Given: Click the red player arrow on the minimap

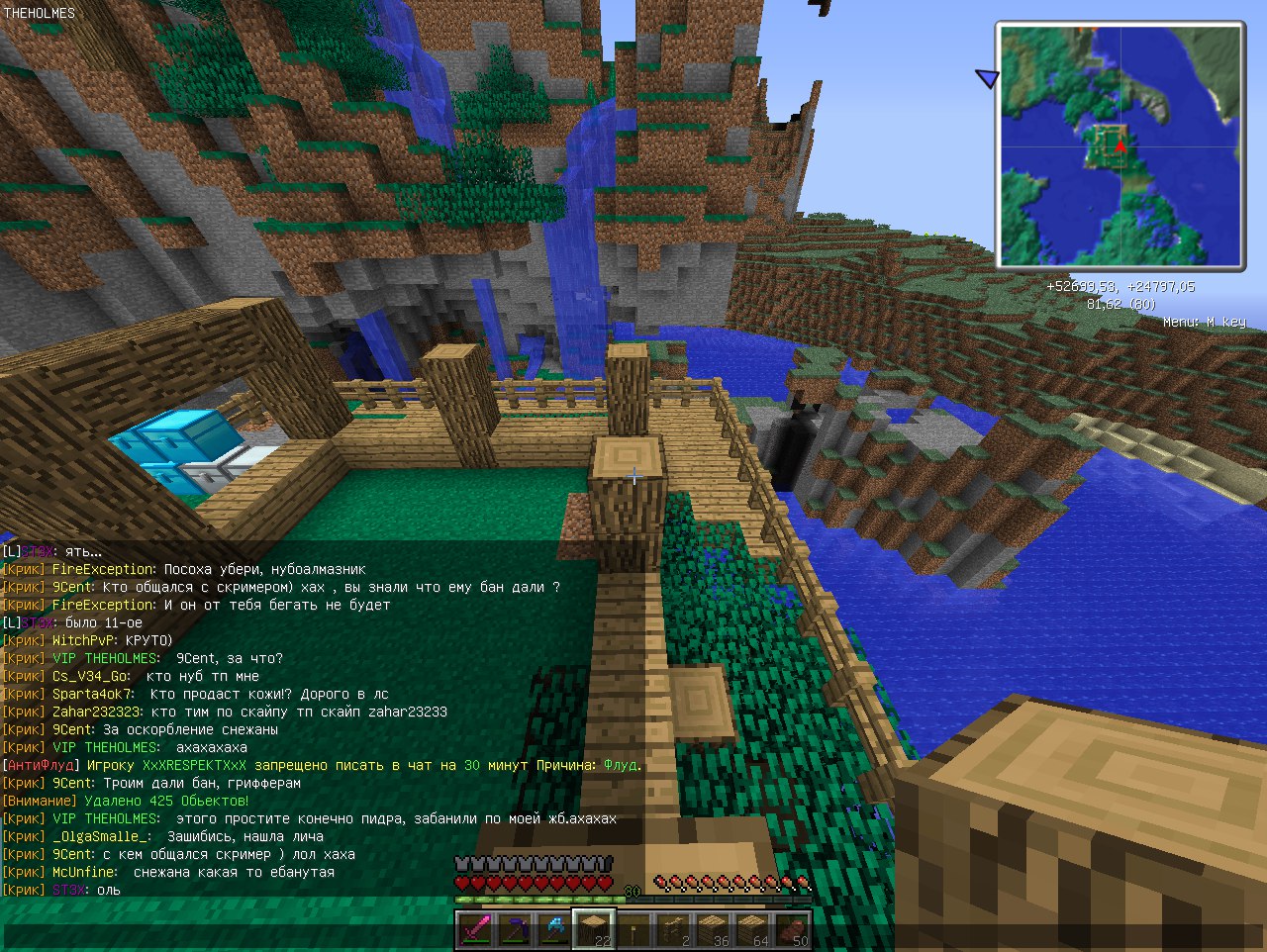Looking at the screenshot, I should click(x=1120, y=146).
